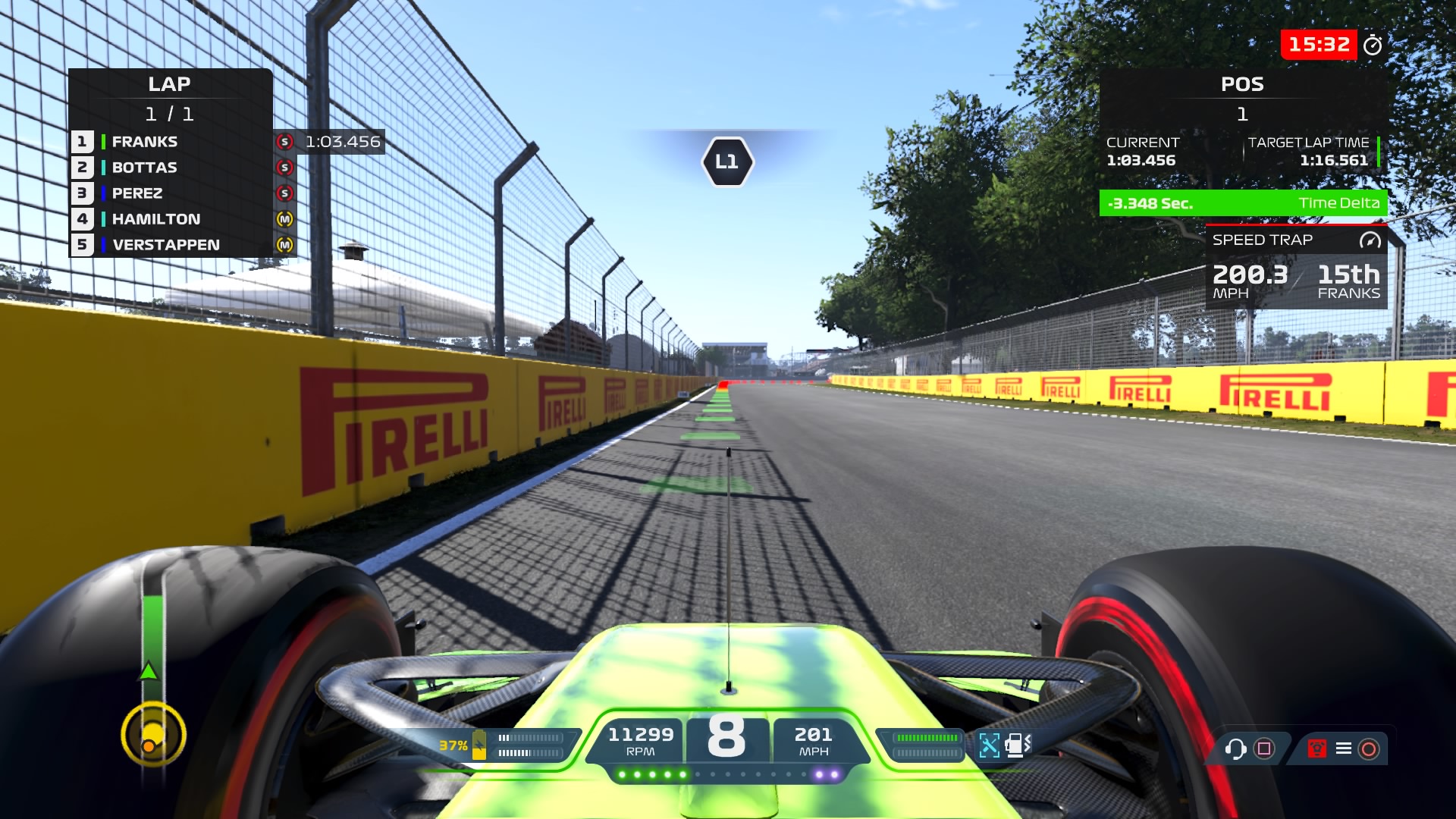The height and width of the screenshot is (819, 1456).
Task: Select HAMILTON's leaderboard entry
Action: click(156, 219)
